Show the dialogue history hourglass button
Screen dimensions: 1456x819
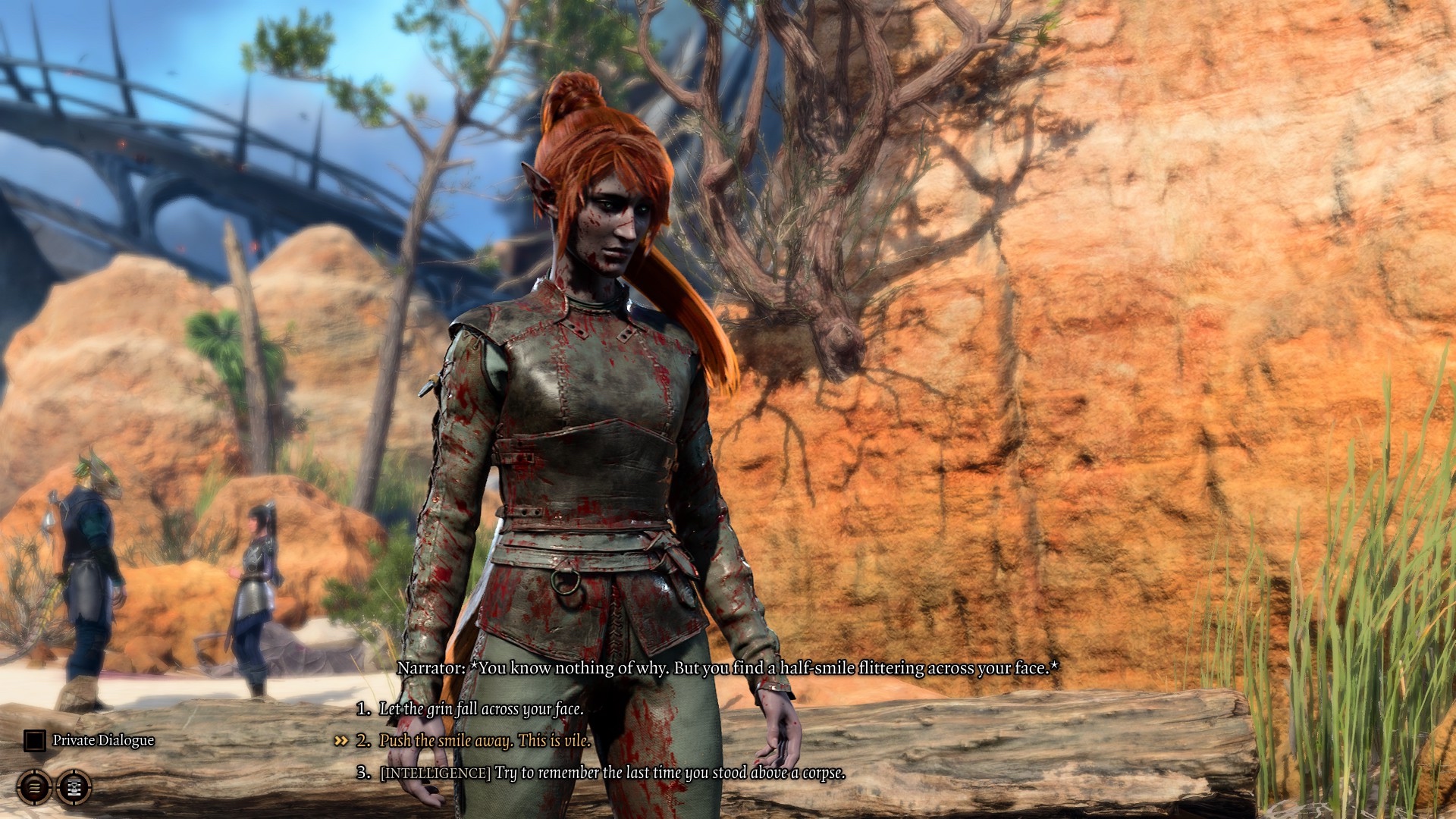[x=74, y=788]
